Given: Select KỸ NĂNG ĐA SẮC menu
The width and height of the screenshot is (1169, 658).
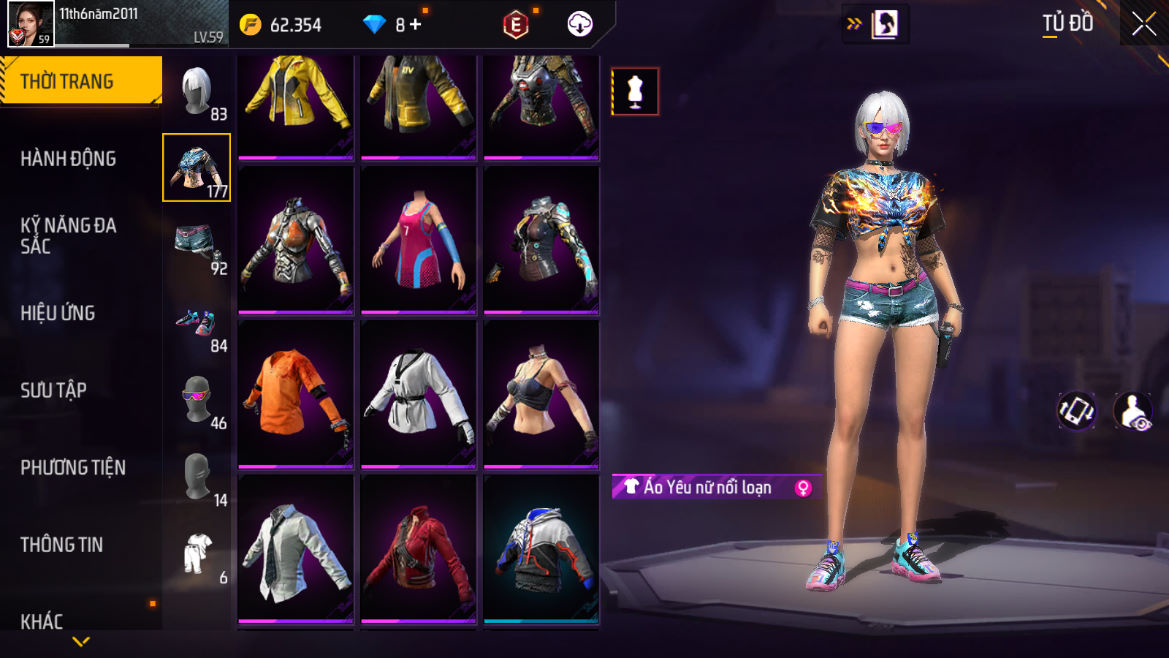Looking at the screenshot, I should pyautogui.click(x=68, y=235).
